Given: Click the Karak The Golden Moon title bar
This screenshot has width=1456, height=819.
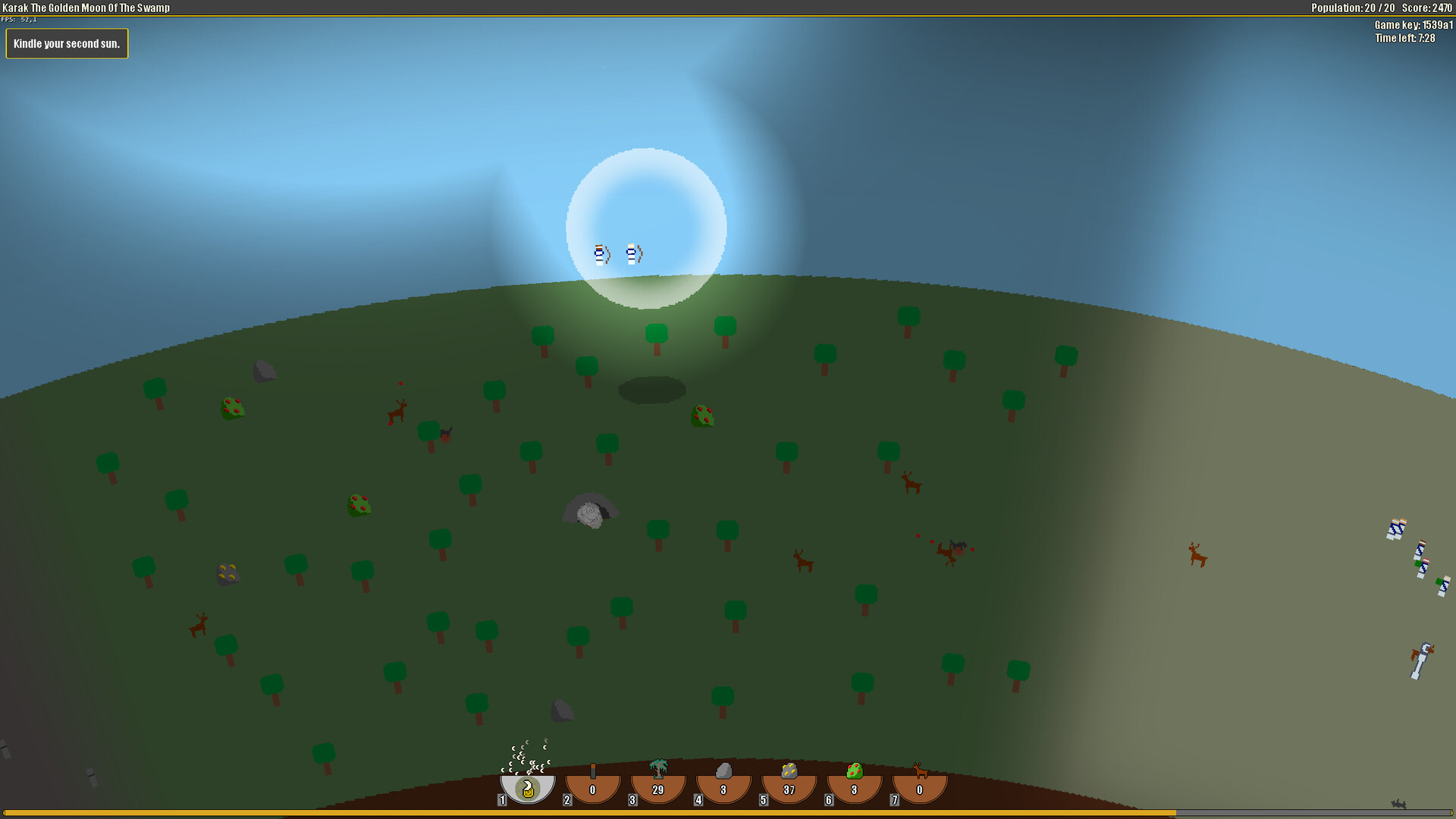Looking at the screenshot, I should click(x=87, y=8).
